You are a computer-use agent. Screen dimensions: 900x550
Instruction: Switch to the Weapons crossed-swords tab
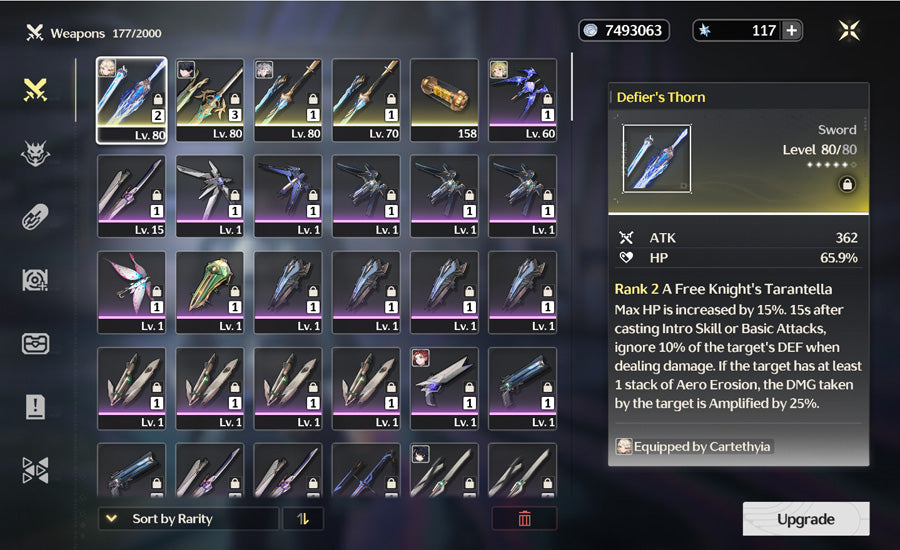(x=36, y=90)
